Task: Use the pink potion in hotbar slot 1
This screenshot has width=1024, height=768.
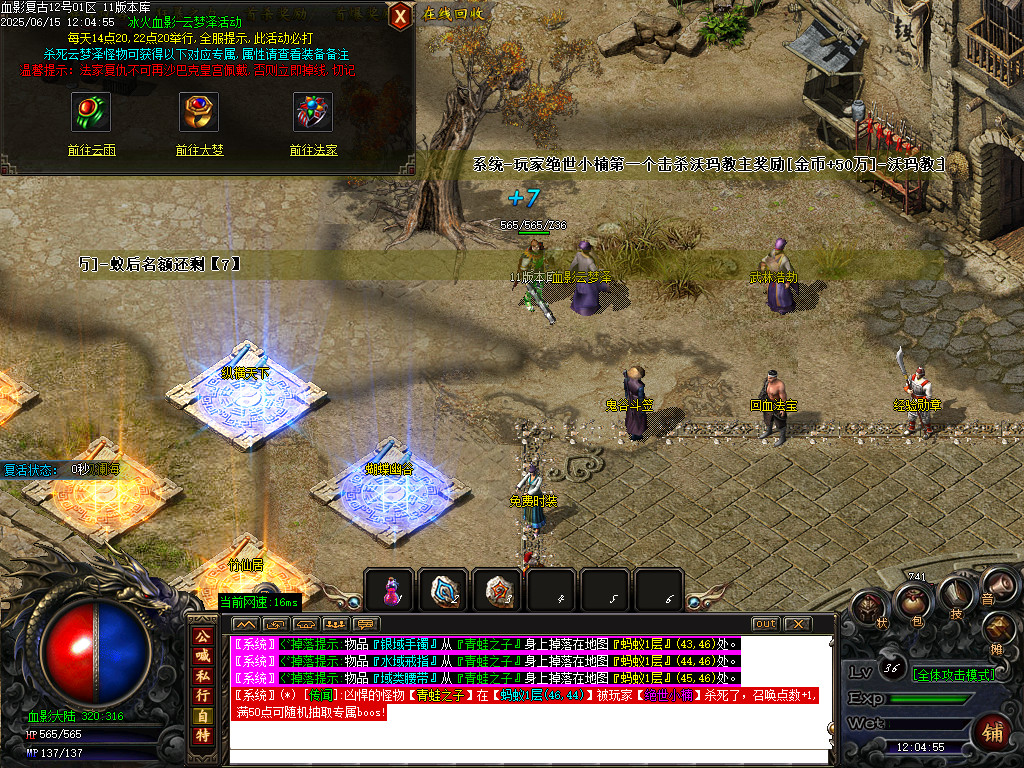Action: click(389, 590)
